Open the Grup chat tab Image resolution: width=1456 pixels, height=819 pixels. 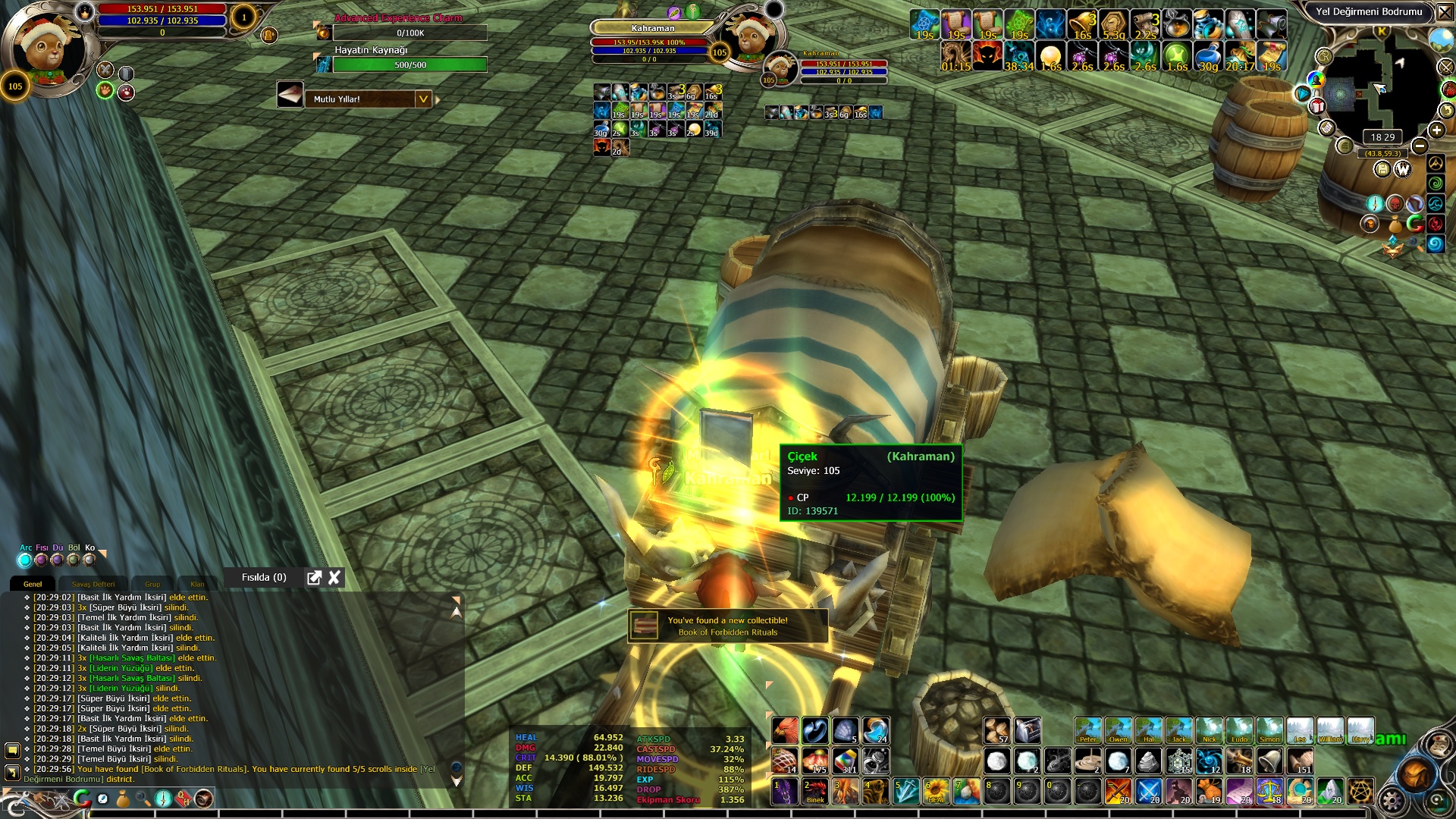coord(152,584)
